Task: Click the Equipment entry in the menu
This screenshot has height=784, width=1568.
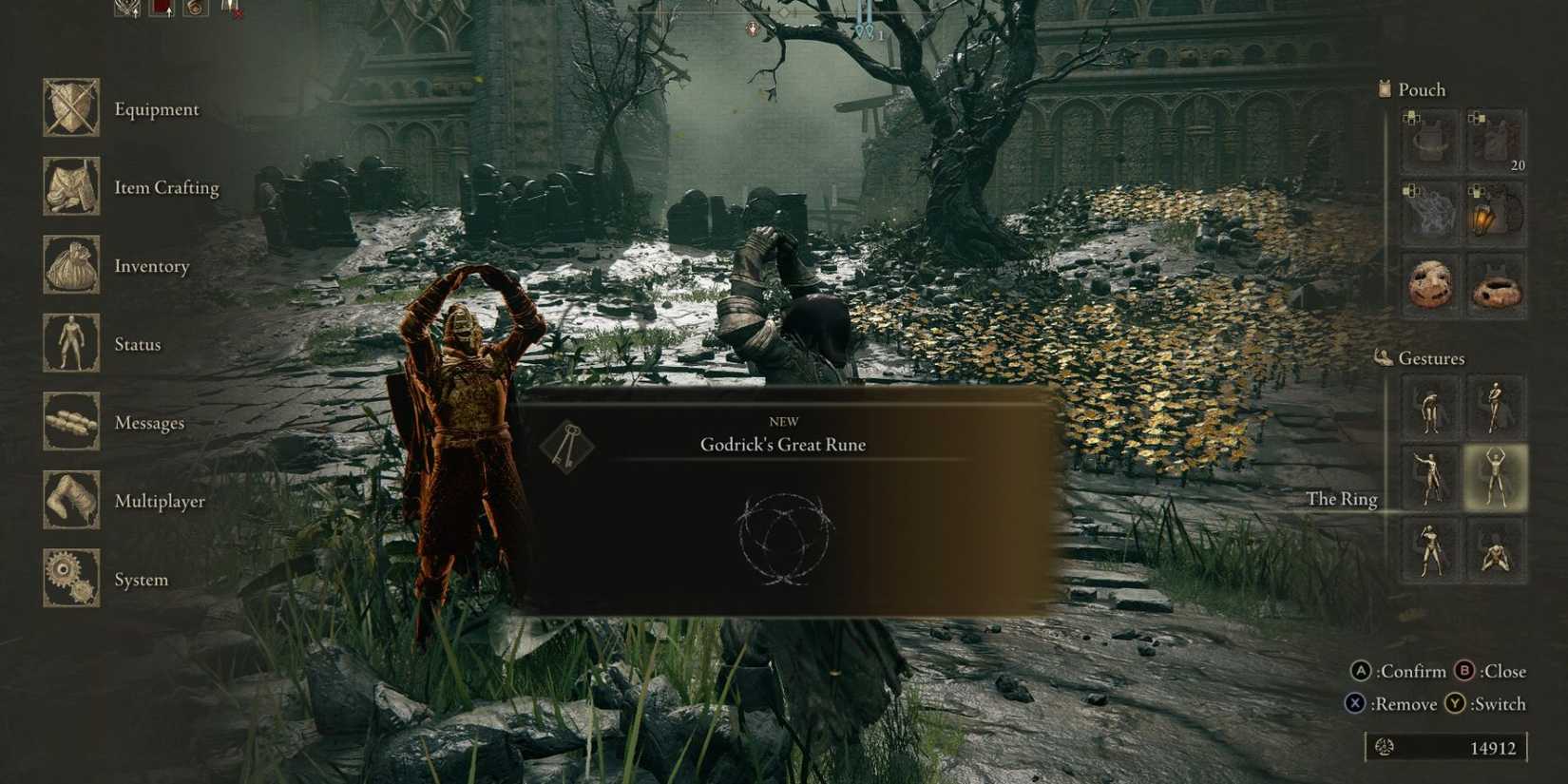Action: coord(157,109)
